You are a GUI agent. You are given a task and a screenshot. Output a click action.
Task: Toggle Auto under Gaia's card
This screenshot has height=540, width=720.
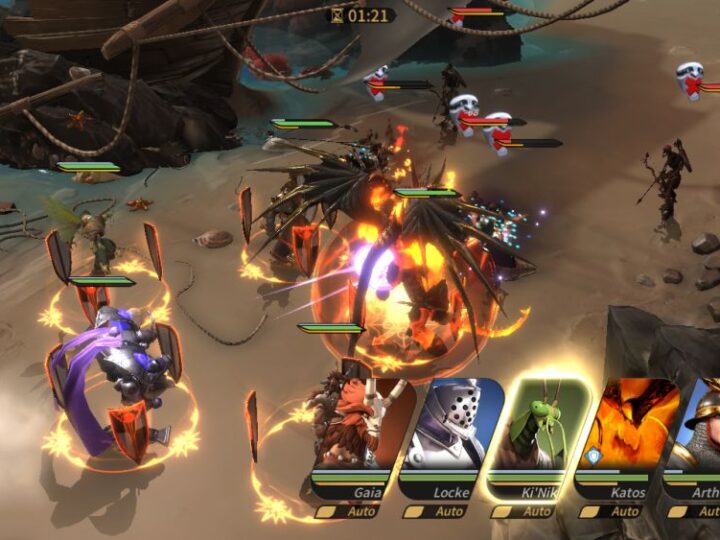point(351,511)
